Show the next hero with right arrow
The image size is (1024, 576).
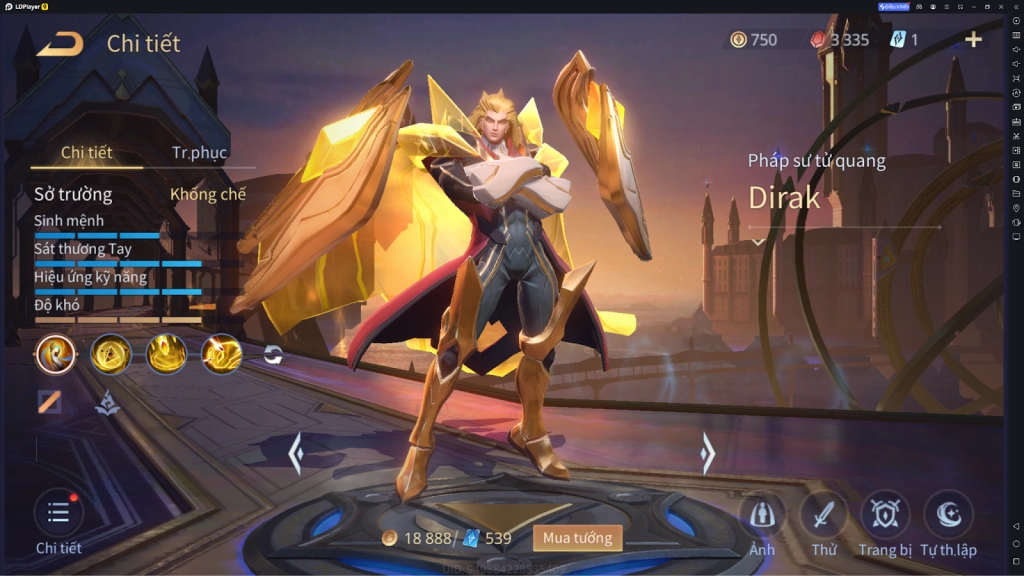[708, 454]
